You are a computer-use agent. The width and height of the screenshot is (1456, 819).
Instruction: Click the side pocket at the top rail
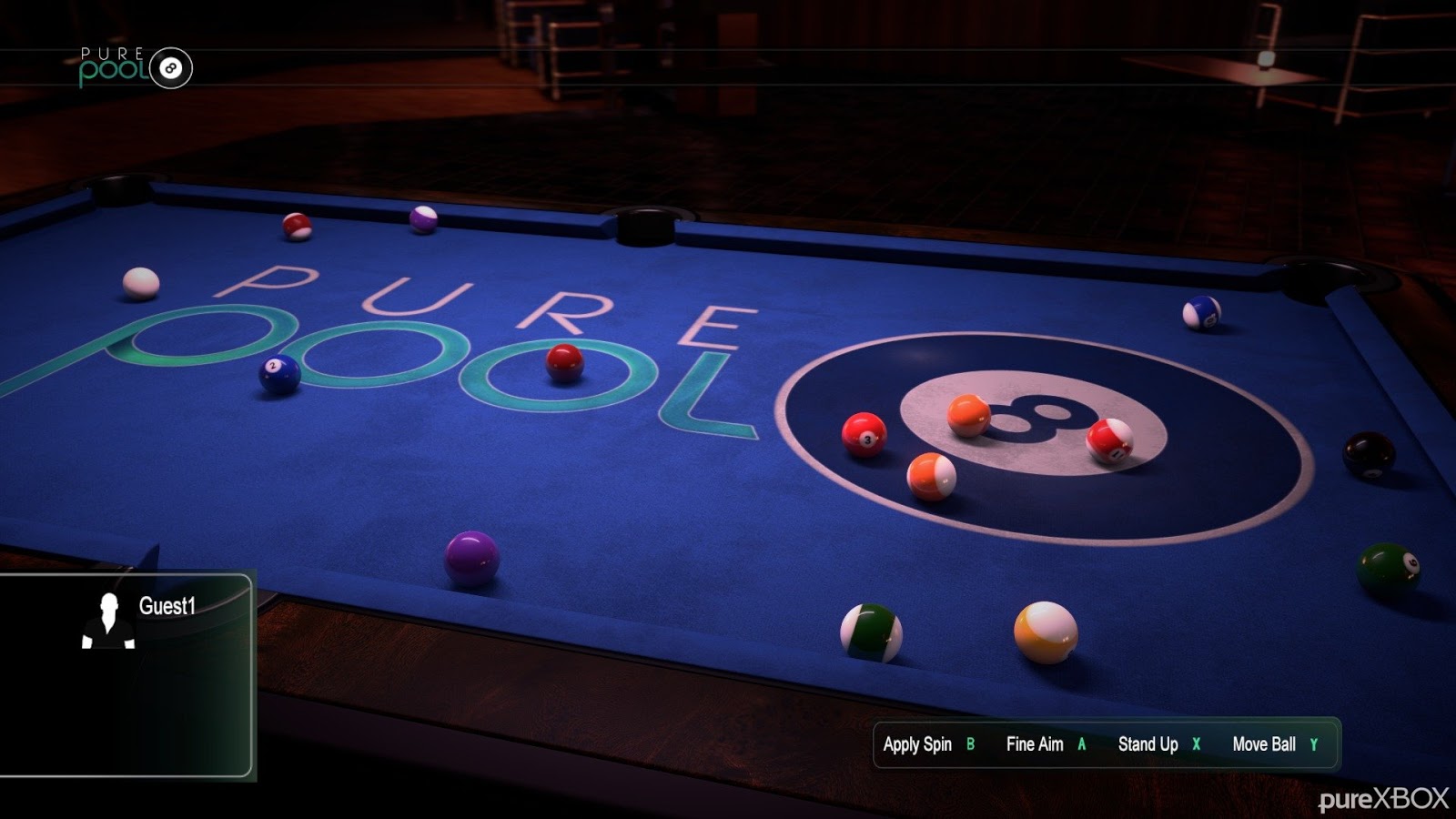tap(643, 226)
